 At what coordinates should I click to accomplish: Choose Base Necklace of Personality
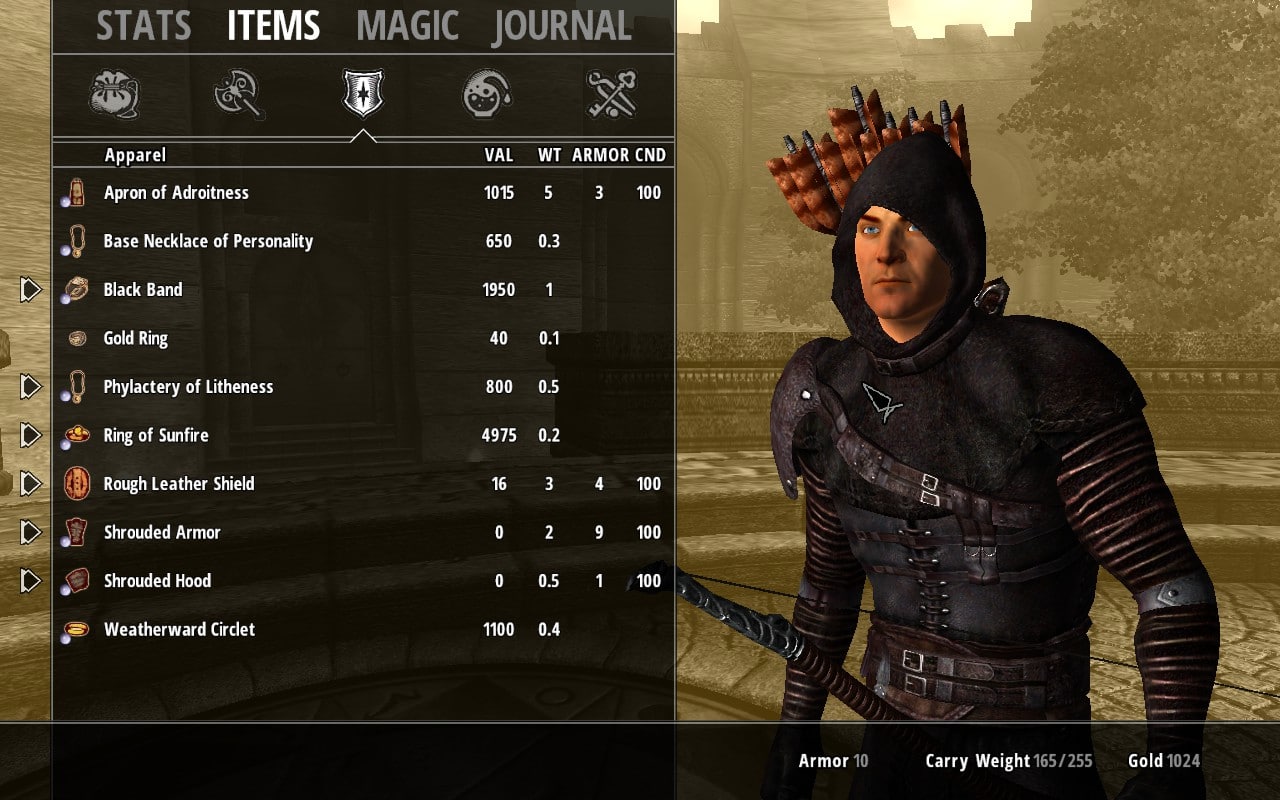(208, 241)
